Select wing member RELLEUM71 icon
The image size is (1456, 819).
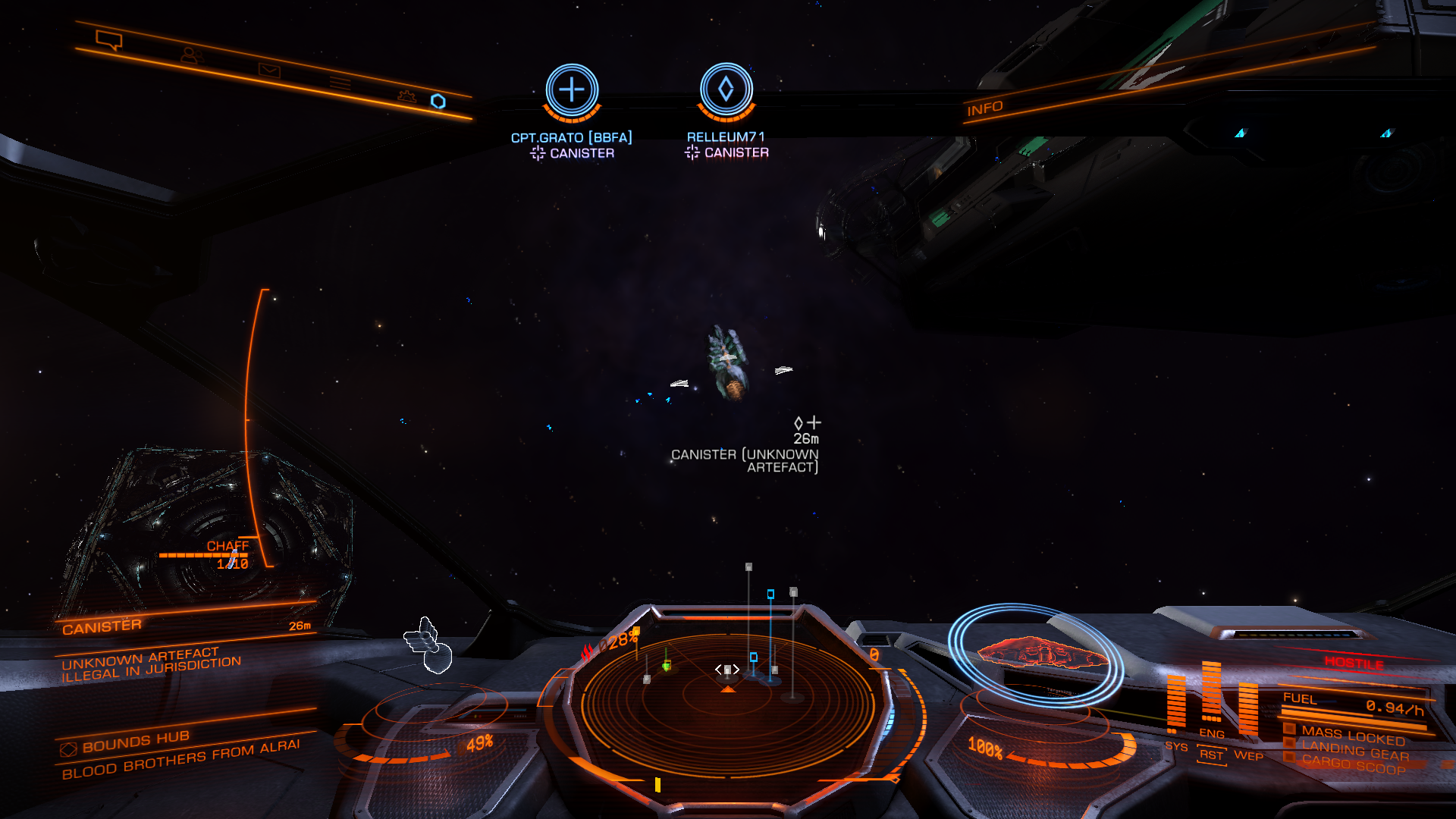pos(726,89)
